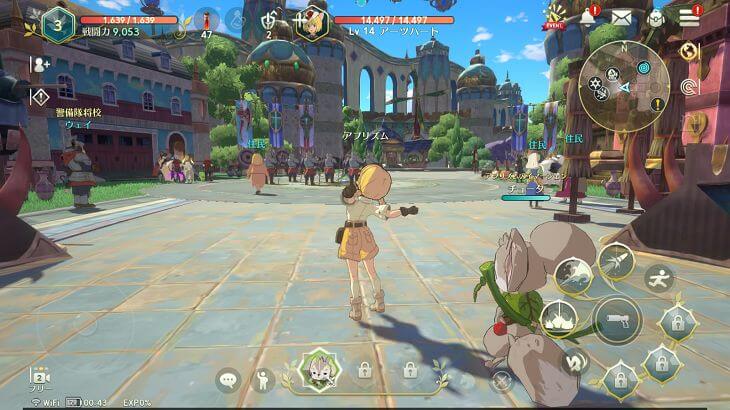Fire the pistol basic attack
Image resolution: width=730 pixels, height=410 pixels.
tap(617, 320)
